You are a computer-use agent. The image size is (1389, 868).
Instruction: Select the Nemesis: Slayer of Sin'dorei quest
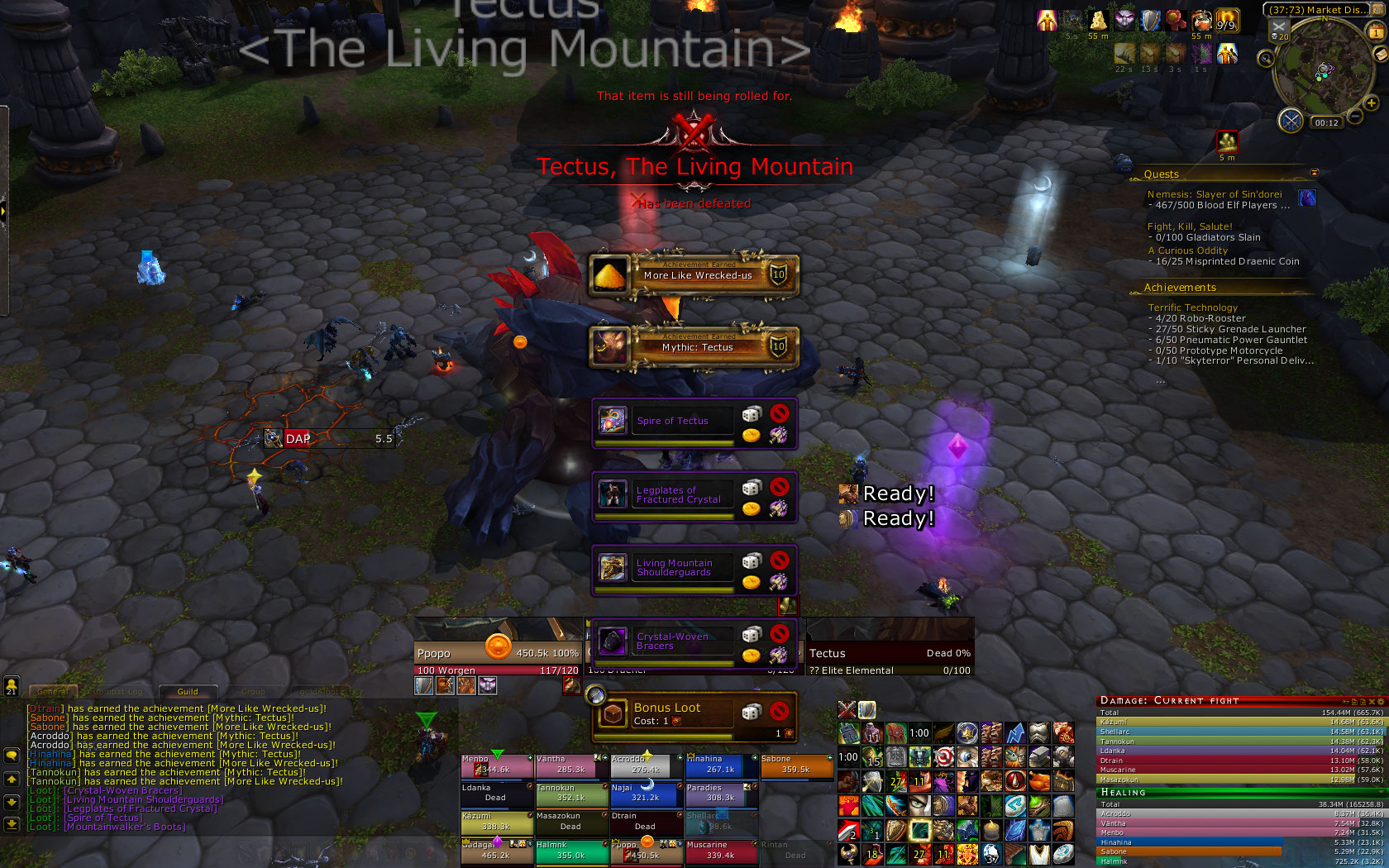tap(1215, 194)
